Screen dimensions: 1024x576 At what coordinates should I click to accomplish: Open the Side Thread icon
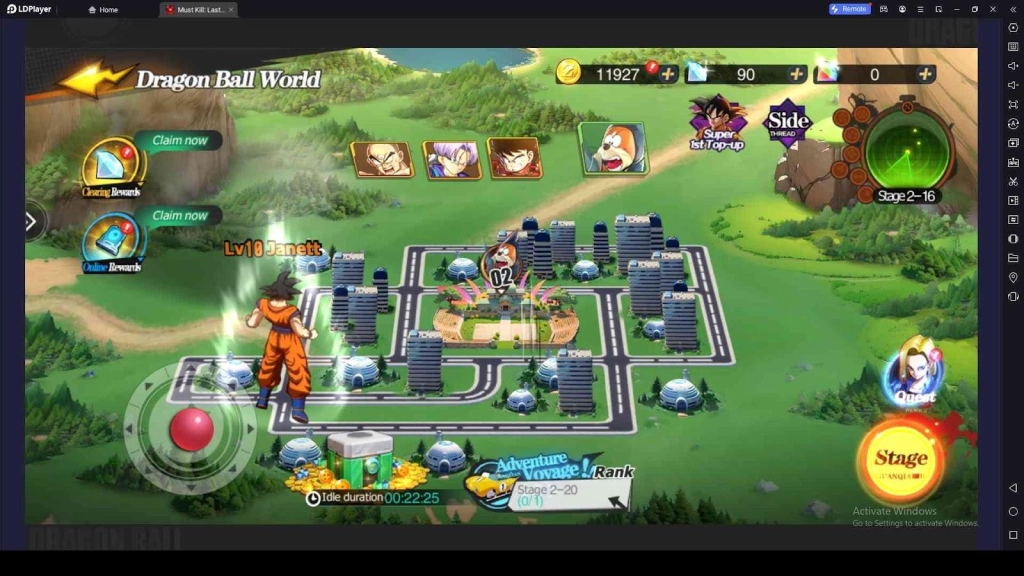[787, 124]
